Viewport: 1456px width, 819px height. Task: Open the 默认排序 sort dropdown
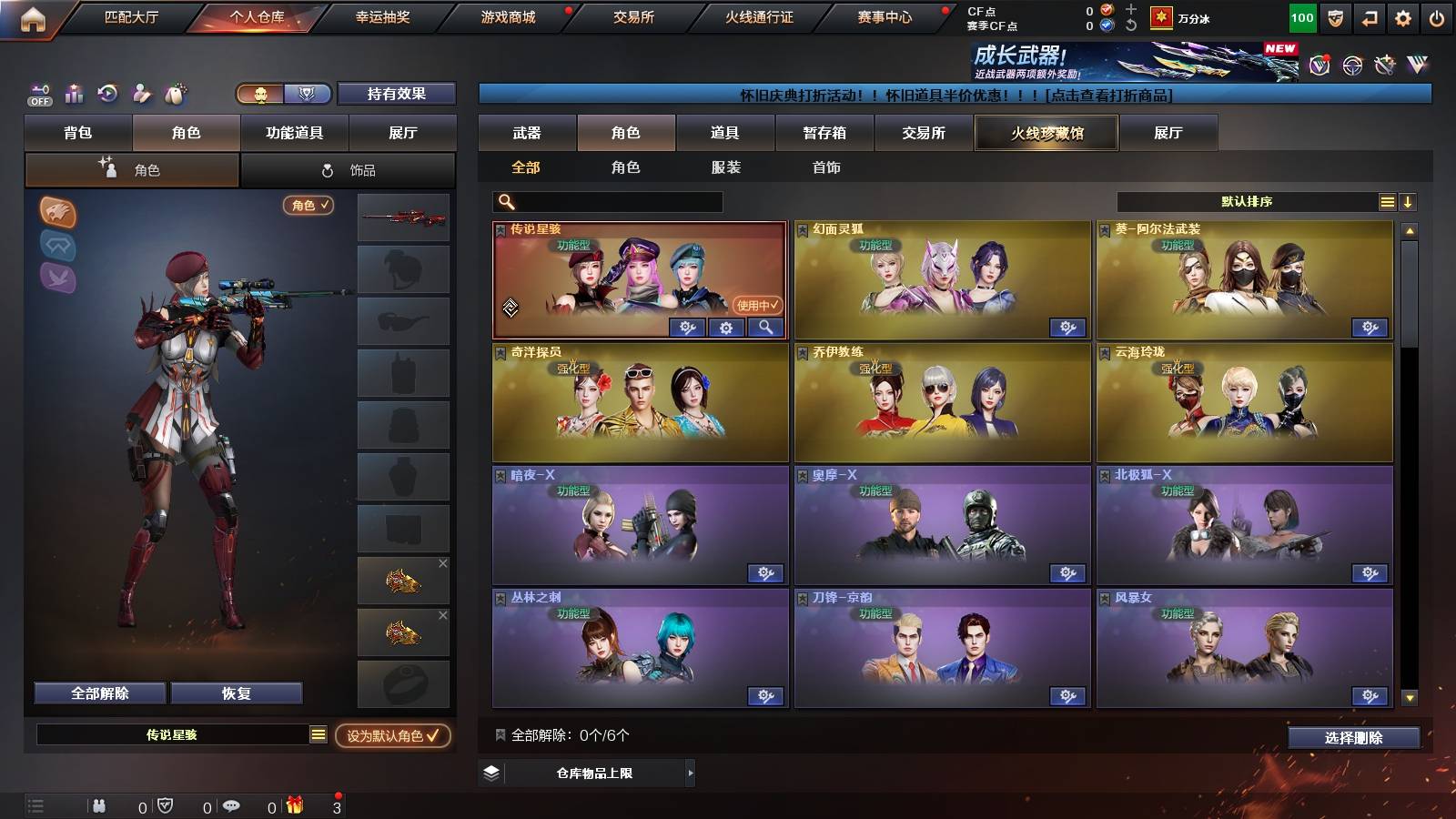1247,200
